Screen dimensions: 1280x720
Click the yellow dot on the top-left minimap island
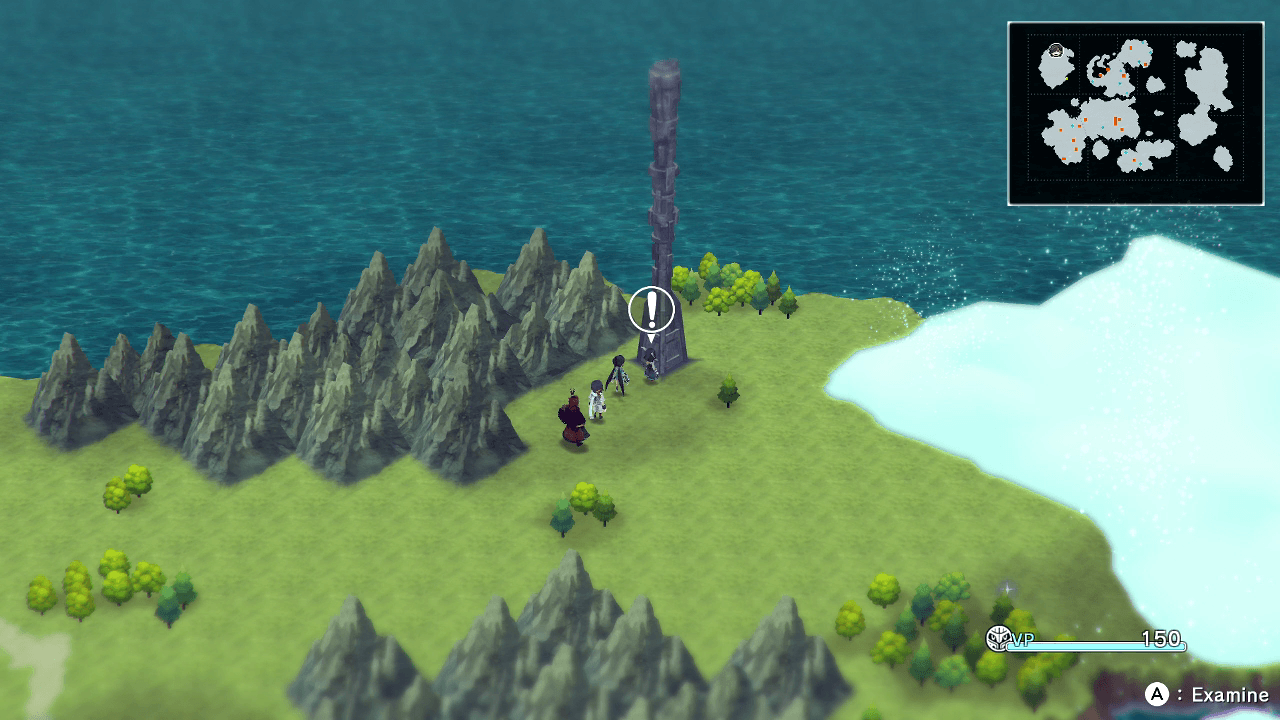click(x=1067, y=79)
